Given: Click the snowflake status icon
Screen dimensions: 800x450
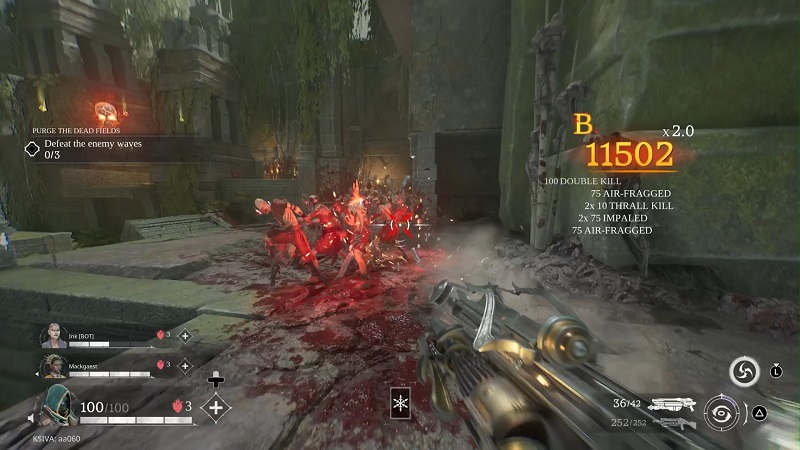Looking at the screenshot, I should click(401, 402).
